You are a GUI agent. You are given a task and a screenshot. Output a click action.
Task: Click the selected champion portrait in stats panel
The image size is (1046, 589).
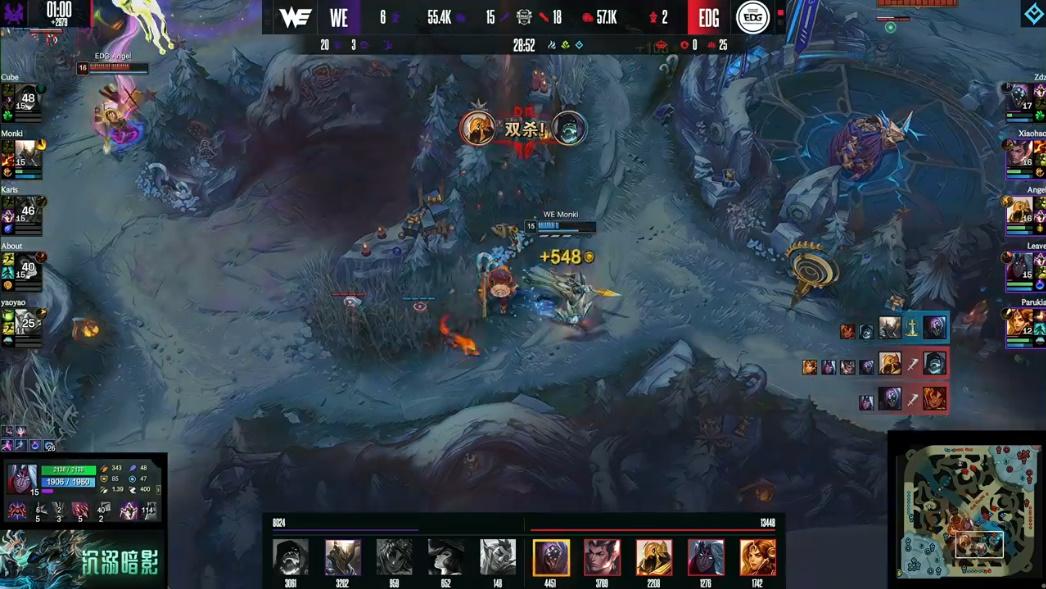[x=22, y=480]
